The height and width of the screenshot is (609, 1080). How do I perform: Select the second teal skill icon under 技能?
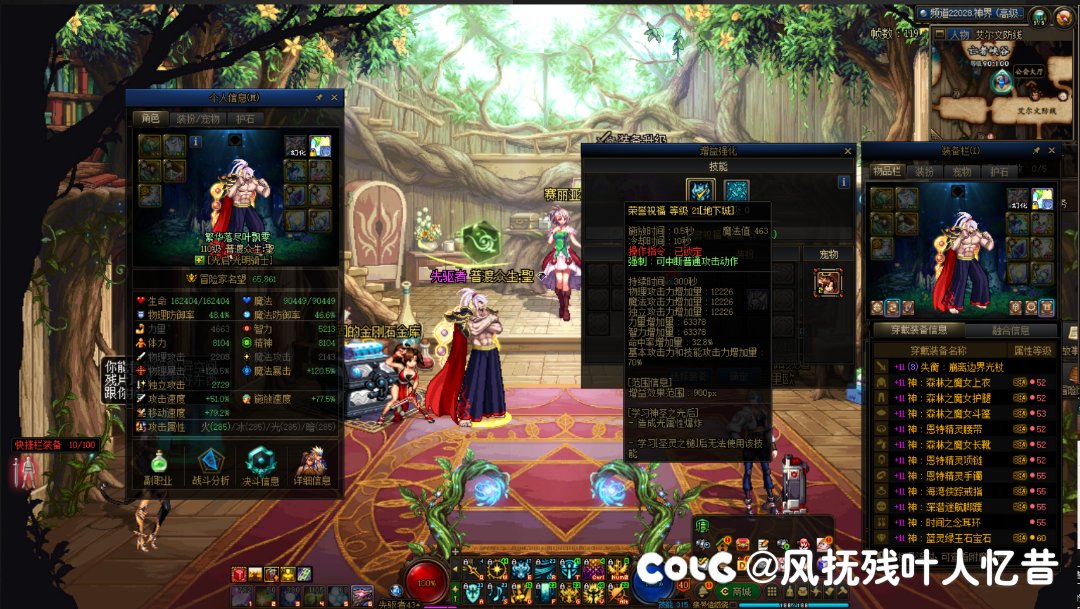(737, 191)
